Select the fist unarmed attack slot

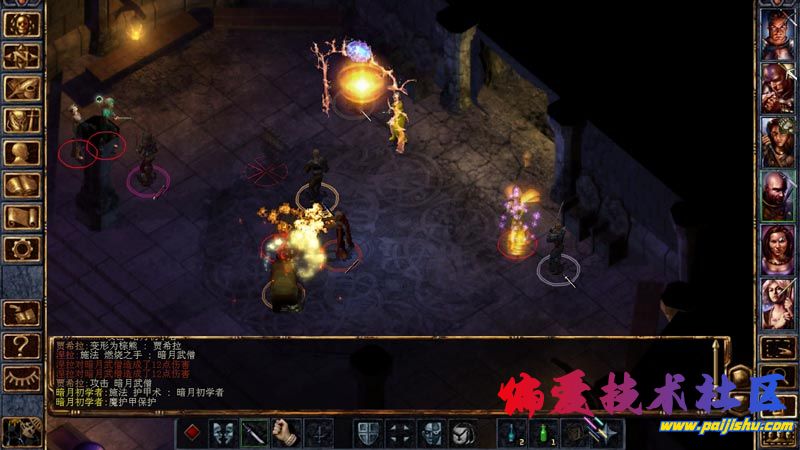[286, 433]
